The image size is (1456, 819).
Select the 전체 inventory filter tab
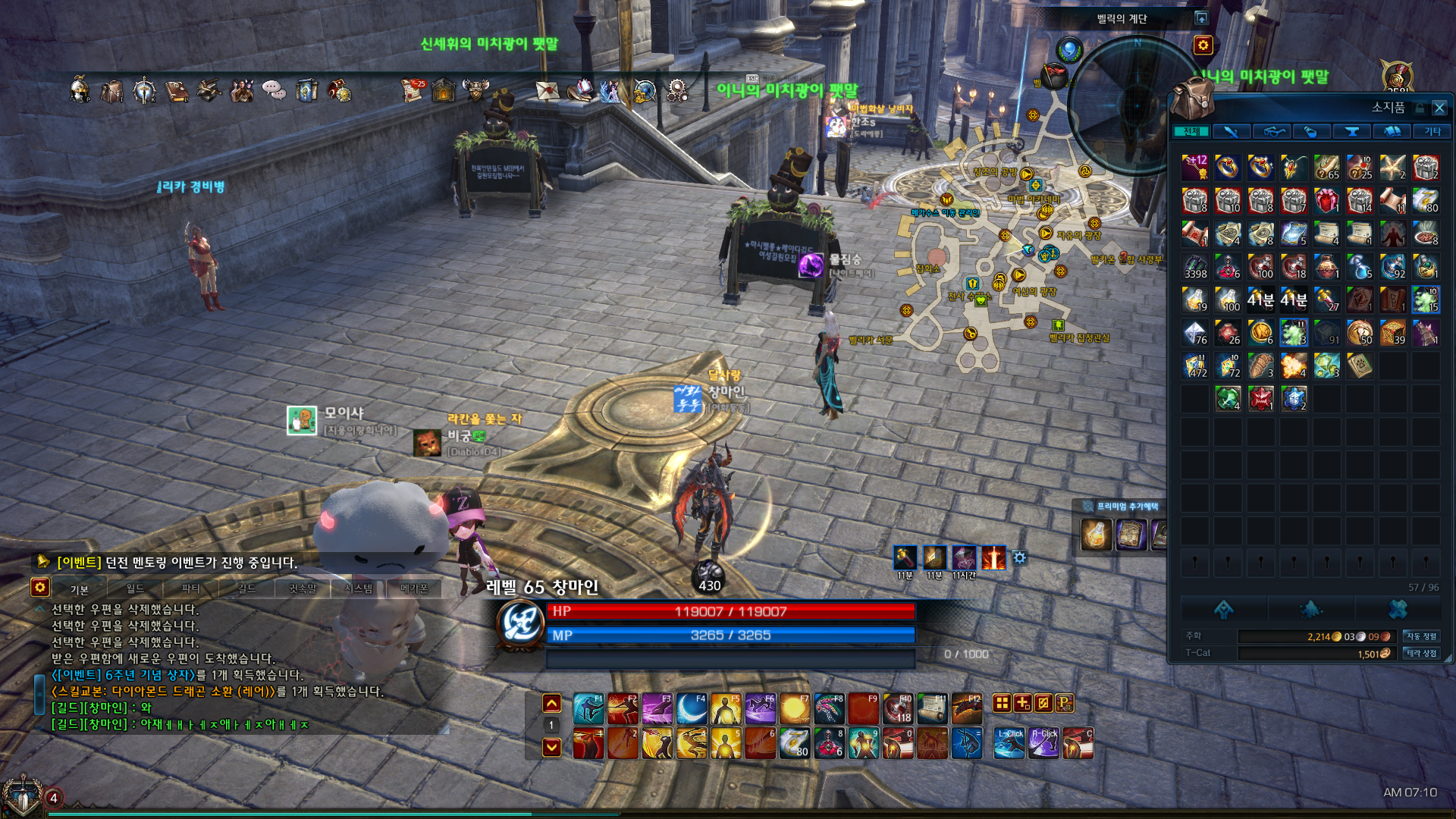pyautogui.click(x=1191, y=132)
